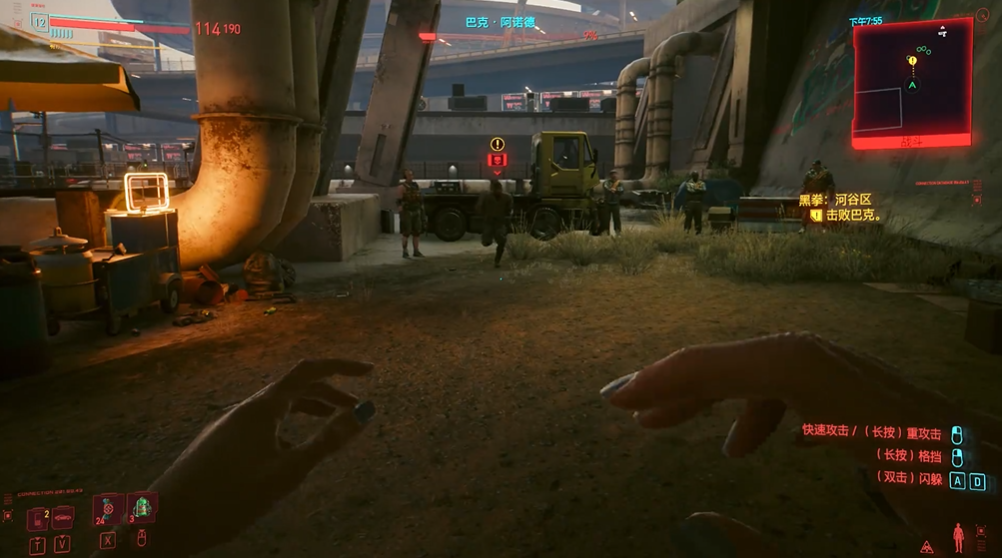The image size is (1002, 558).
Task: Select the vehicle call car icon
Action: point(63,516)
